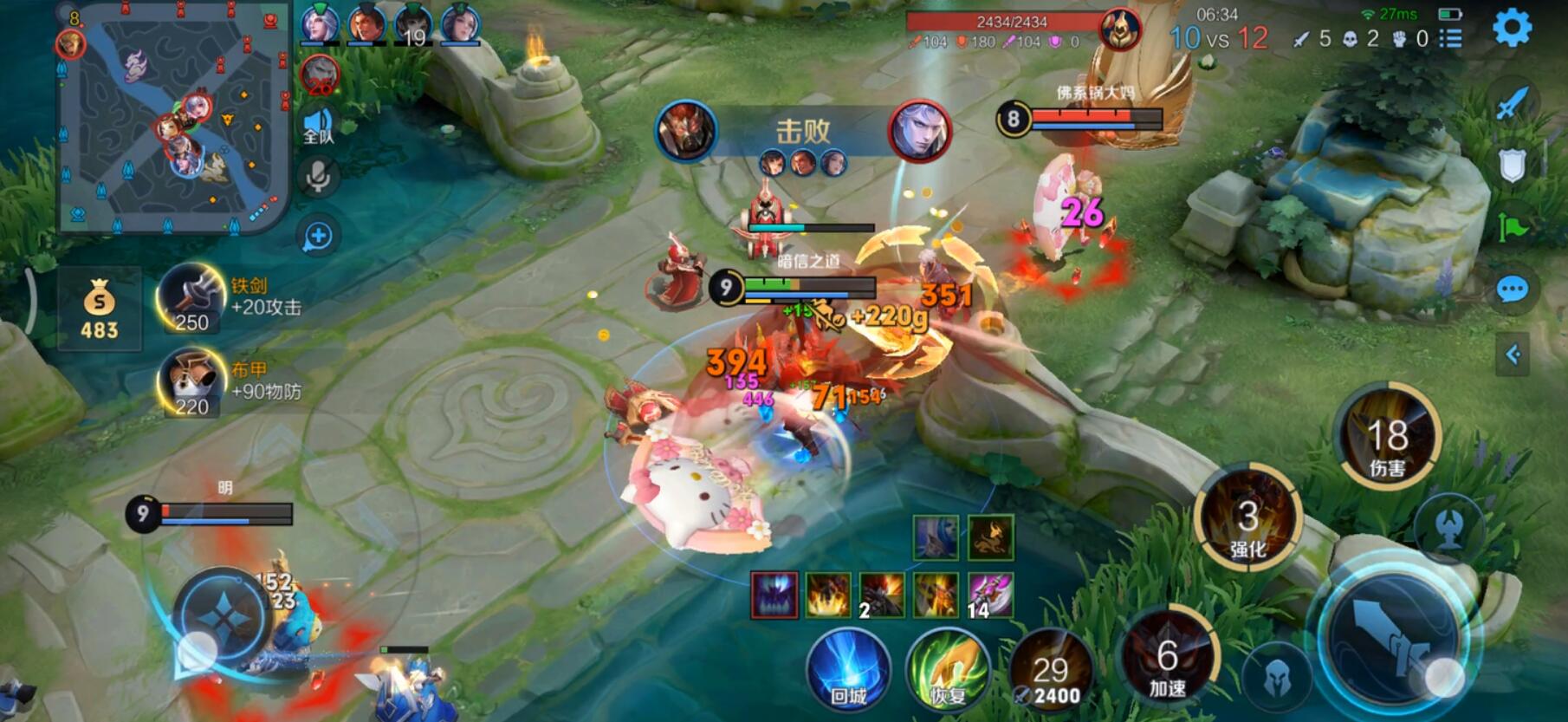Use the 回城 recall button
Image resolution: width=1568 pixels, height=722 pixels.
(x=848, y=671)
